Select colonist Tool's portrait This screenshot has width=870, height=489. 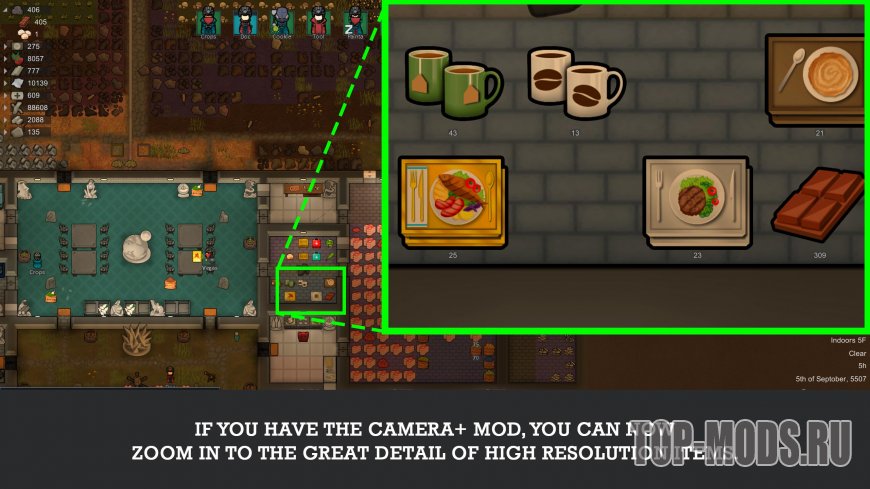tap(317, 19)
